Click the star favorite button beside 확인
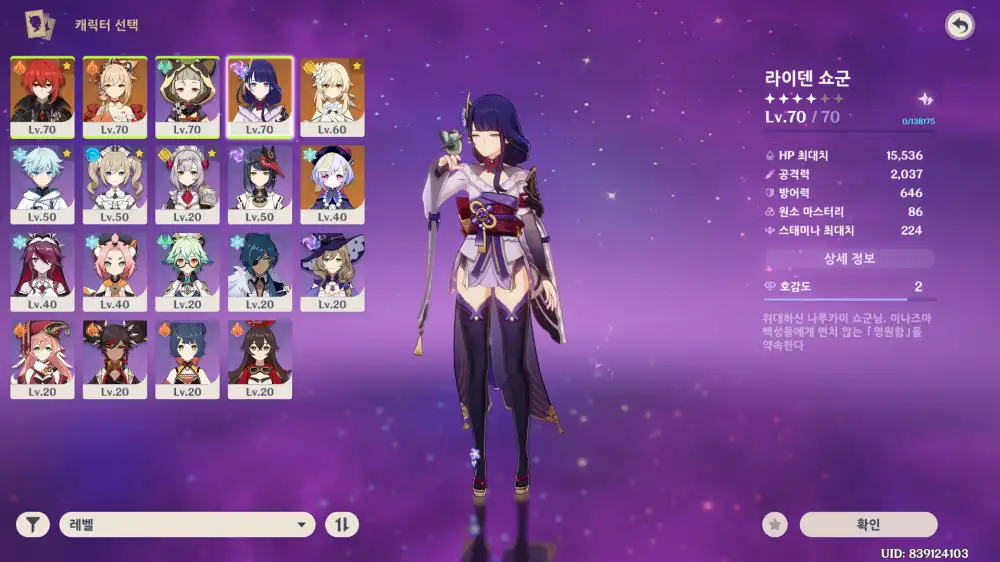Screen dimensions: 1000x562 click(x=773, y=525)
